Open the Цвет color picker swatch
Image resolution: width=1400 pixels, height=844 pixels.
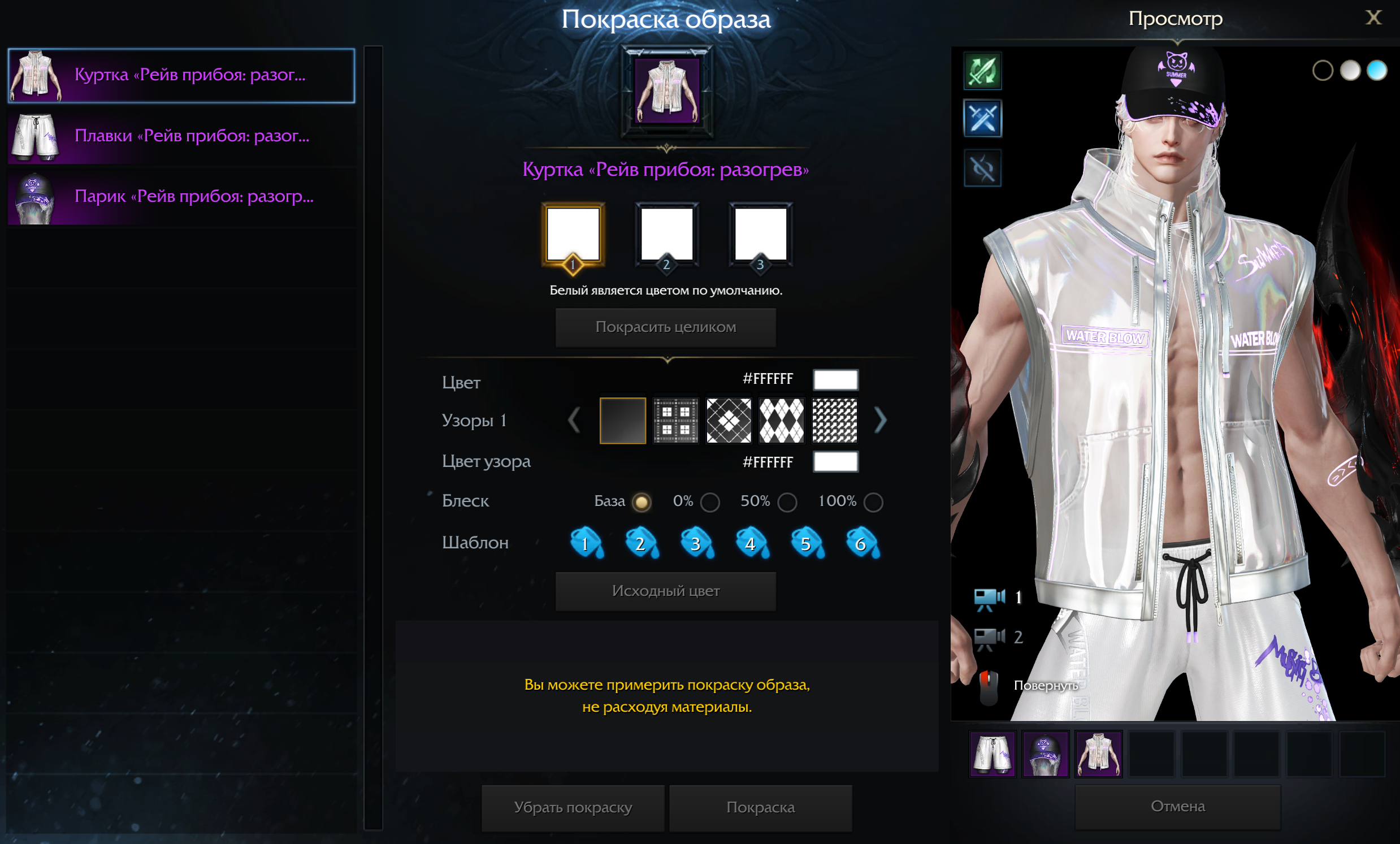[x=835, y=380]
